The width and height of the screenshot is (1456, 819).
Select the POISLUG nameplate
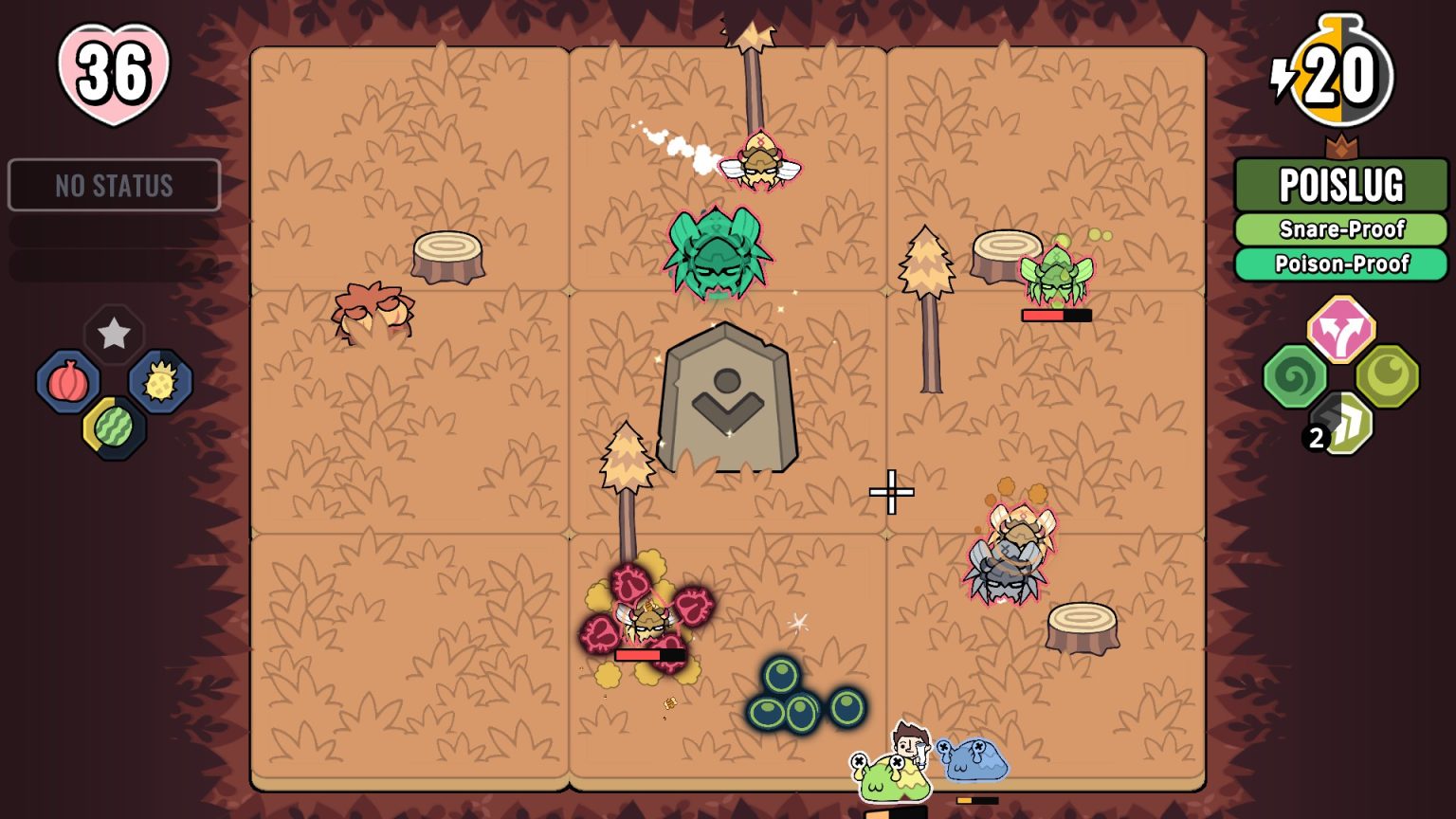[x=1341, y=187]
